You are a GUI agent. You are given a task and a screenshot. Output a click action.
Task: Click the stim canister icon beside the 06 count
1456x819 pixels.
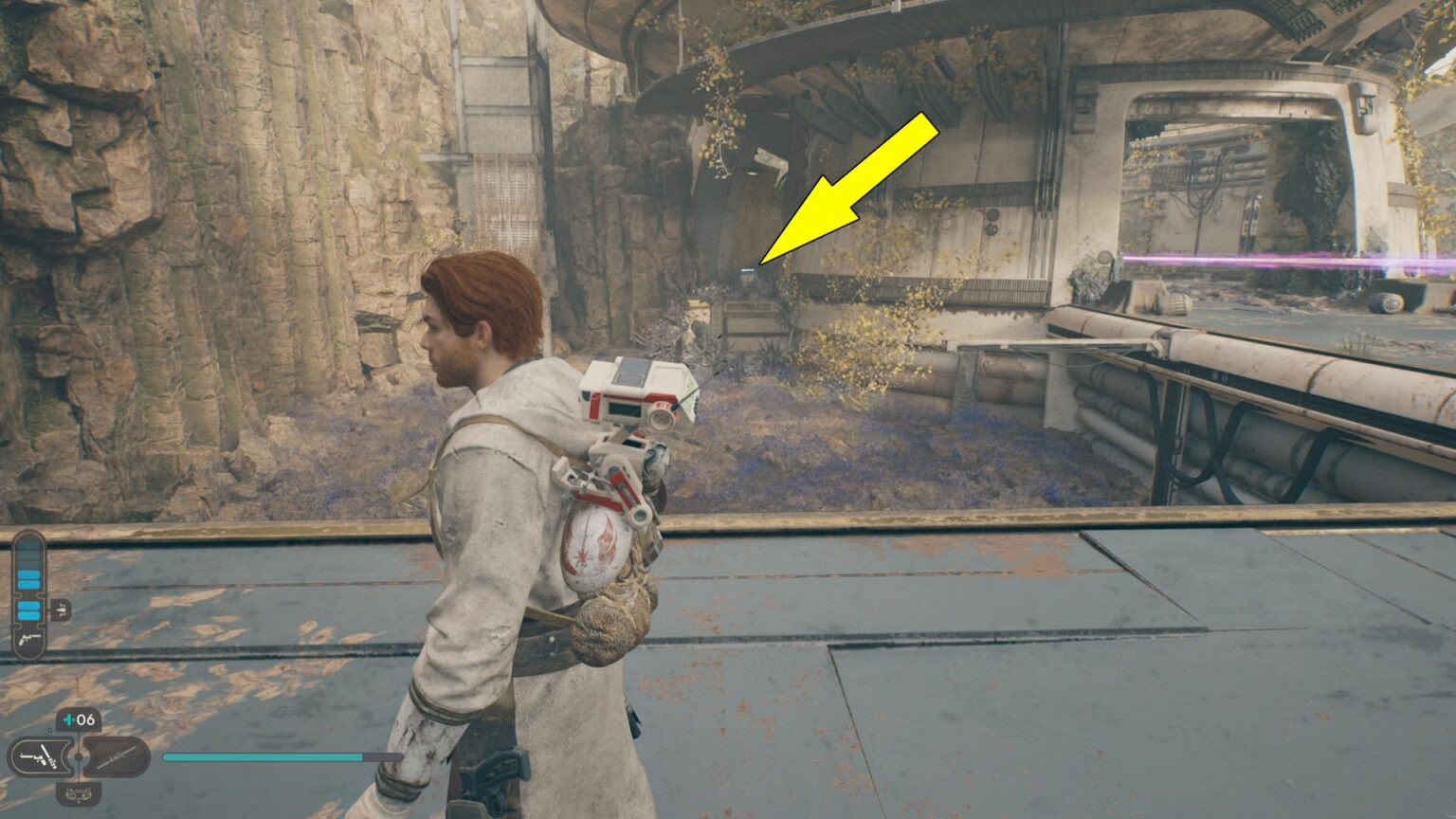[x=67, y=719]
